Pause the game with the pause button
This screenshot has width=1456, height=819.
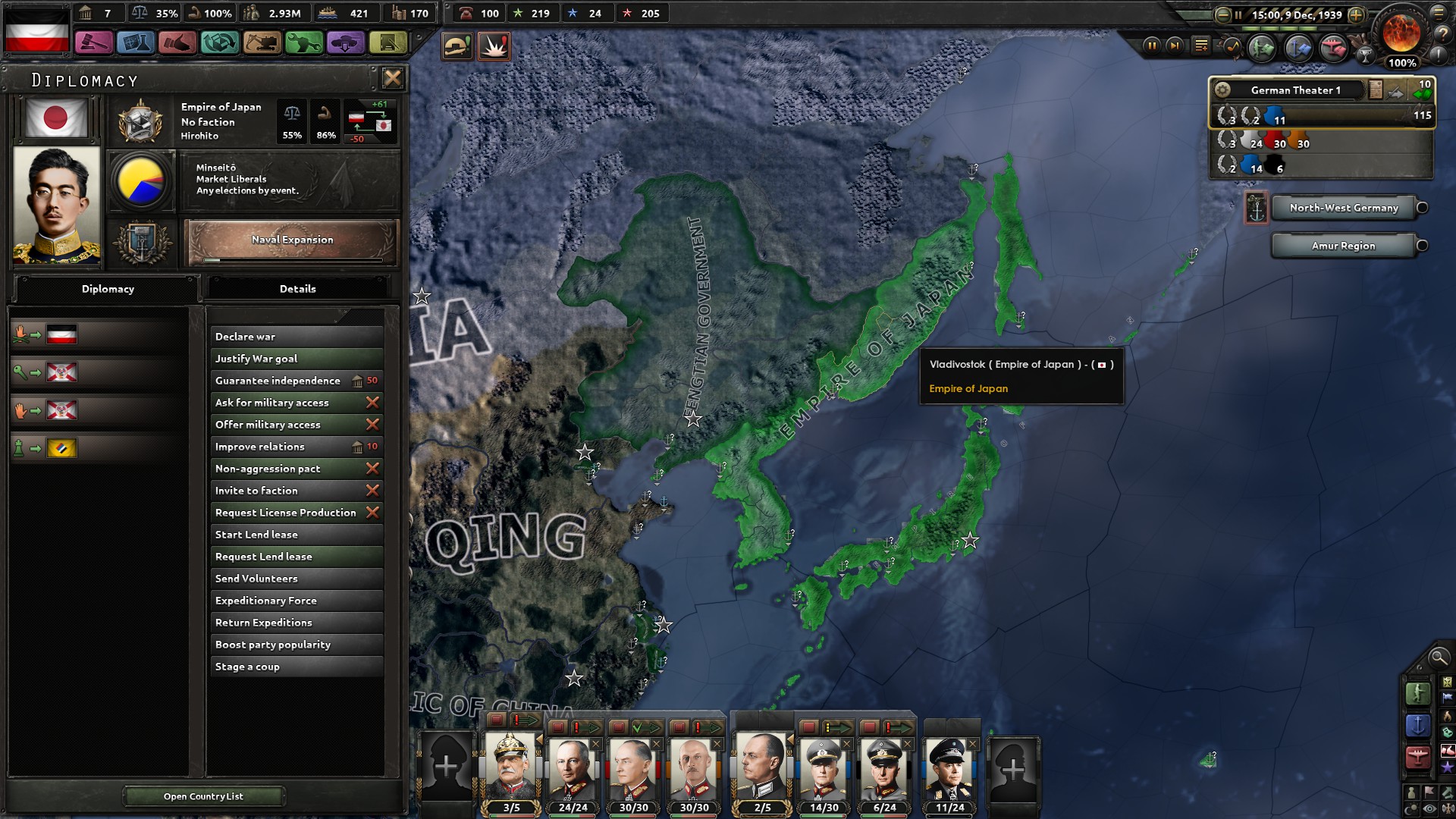1153,46
